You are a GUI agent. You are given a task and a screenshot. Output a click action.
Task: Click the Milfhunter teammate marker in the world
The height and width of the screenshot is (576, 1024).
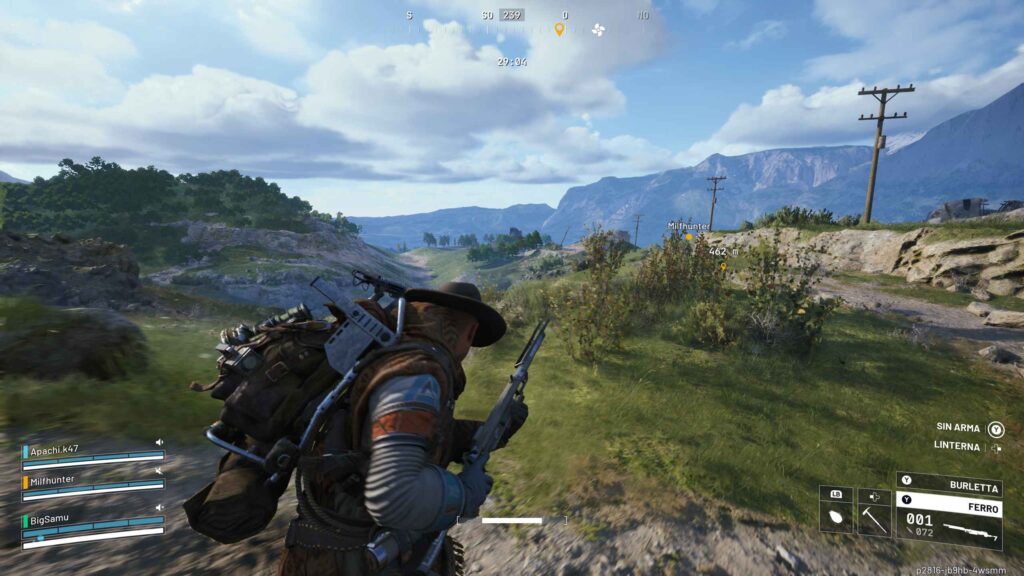(x=687, y=237)
